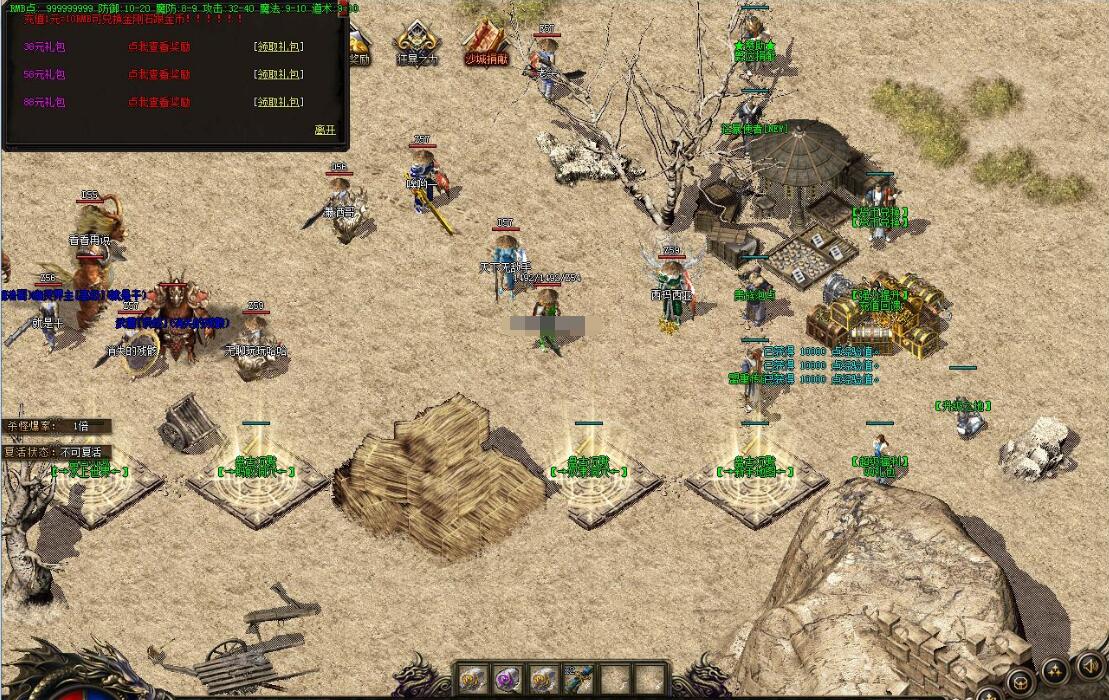Click the round three-dot triangle button
Image resolution: width=1109 pixels, height=700 pixels.
click(x=1054, y=671)
